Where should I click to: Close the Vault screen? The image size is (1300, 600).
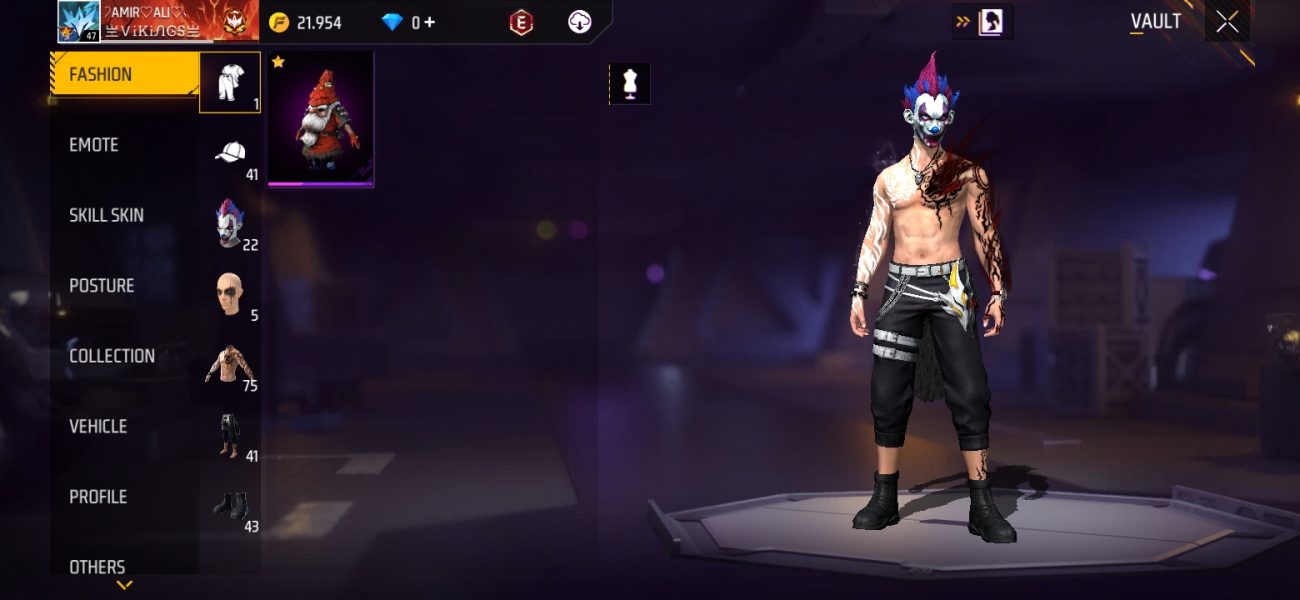[x=1227, y=22]
